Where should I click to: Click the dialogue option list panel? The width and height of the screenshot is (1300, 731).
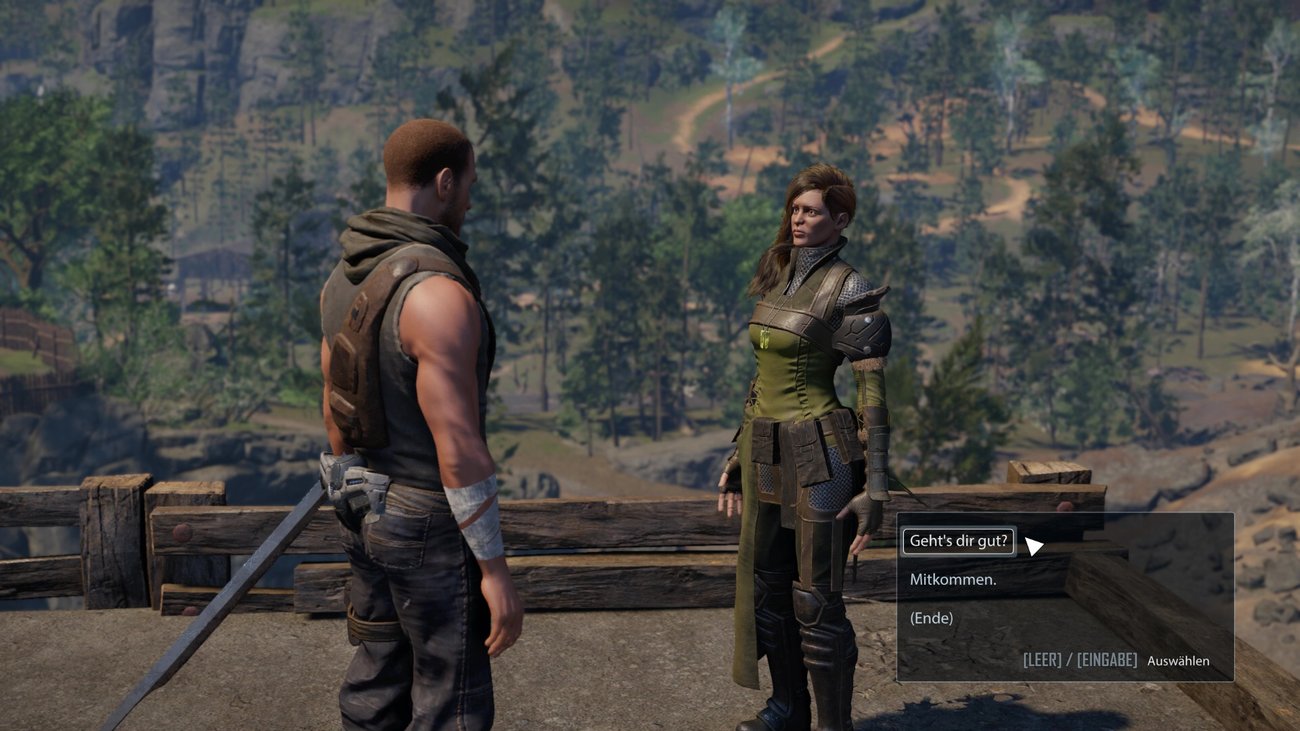[x=1065, y=595]
